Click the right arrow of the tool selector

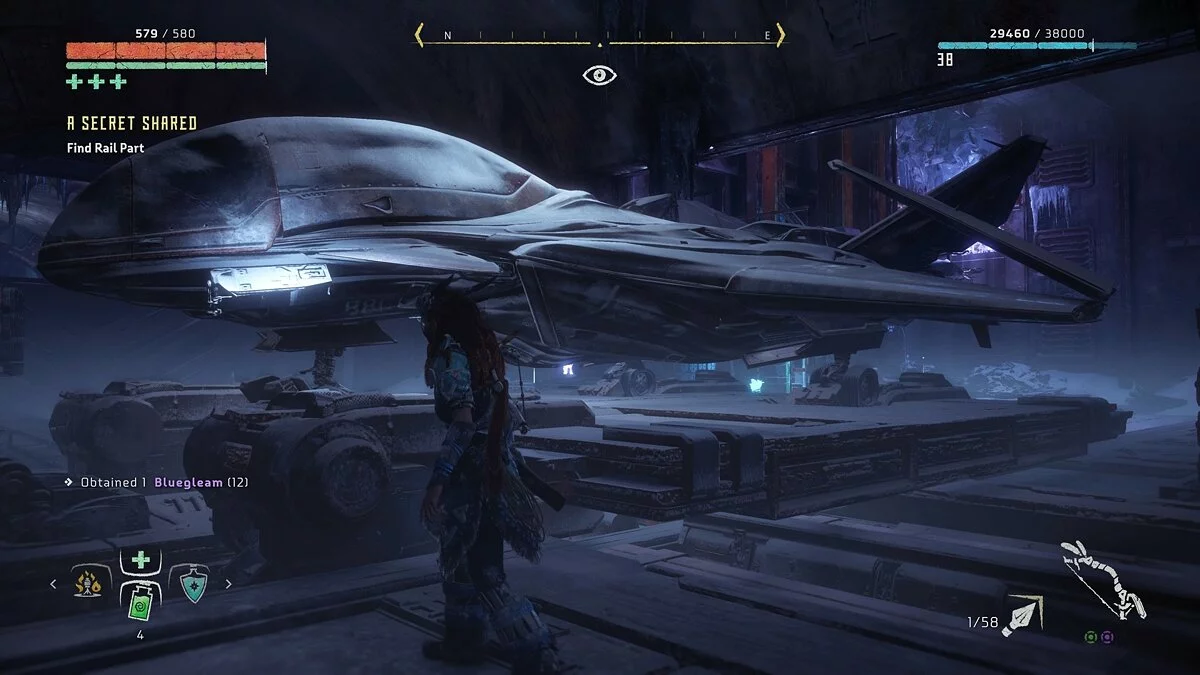(227, 584)
